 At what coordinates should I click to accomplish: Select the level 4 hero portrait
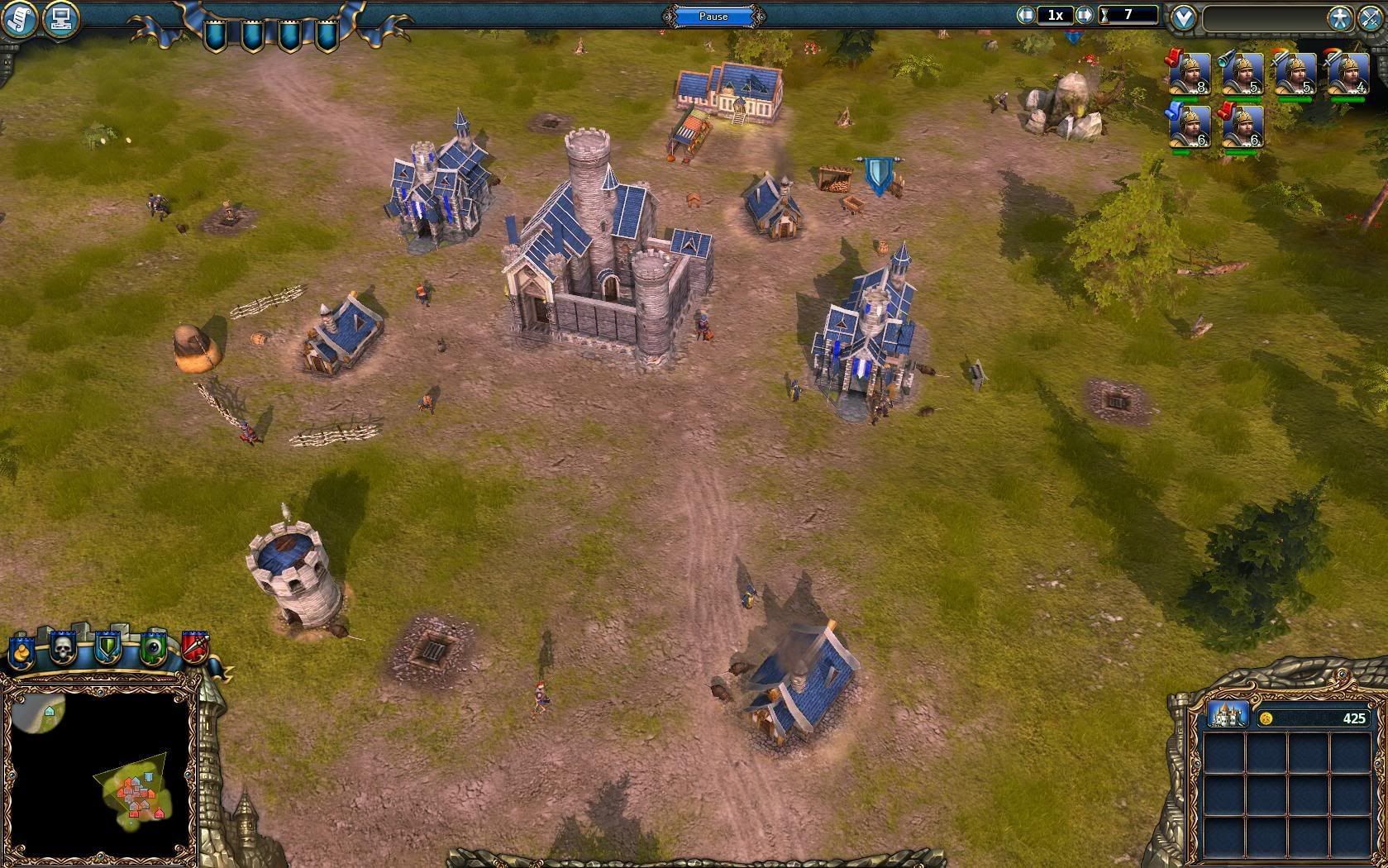pyautogui.click(x=1348, y=75)
